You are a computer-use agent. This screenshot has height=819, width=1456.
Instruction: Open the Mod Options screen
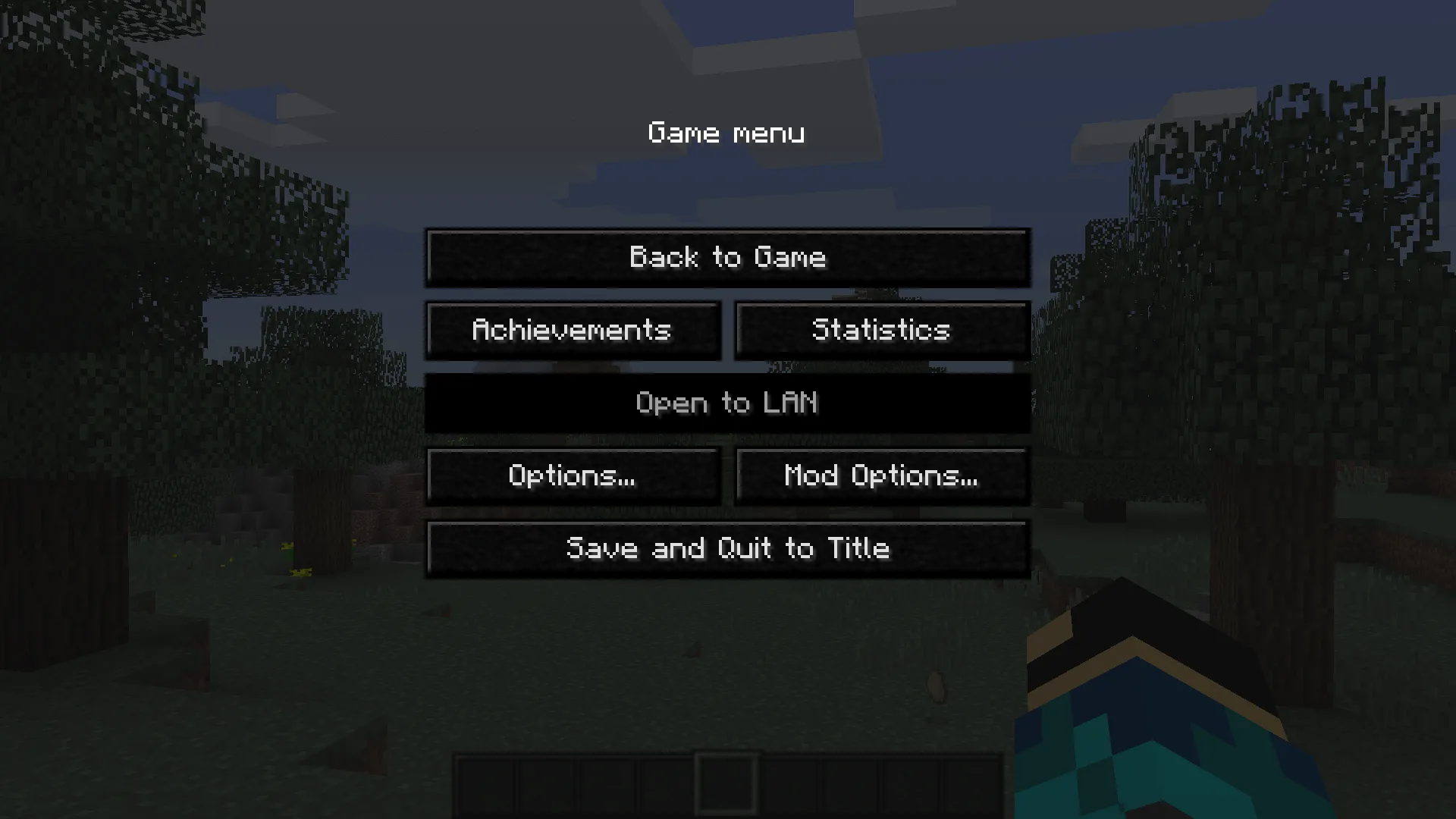[x=882, y=475]
